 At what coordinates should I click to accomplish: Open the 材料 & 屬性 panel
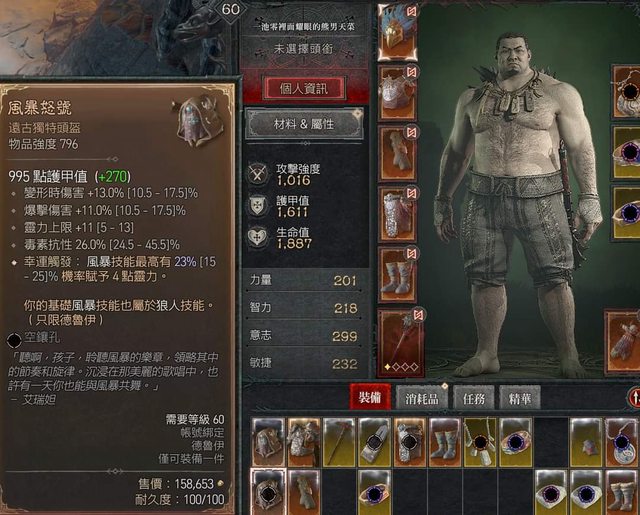[305, 124]
